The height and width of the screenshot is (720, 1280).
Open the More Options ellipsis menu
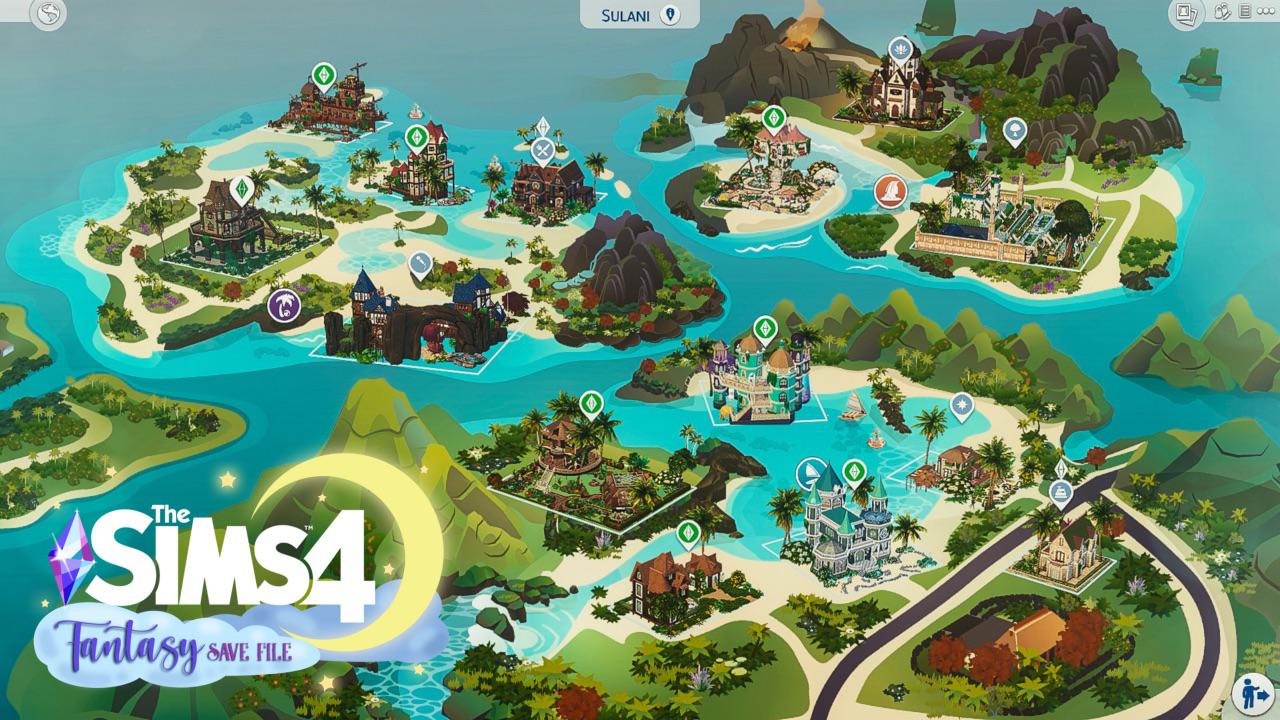click(1265, 10)
